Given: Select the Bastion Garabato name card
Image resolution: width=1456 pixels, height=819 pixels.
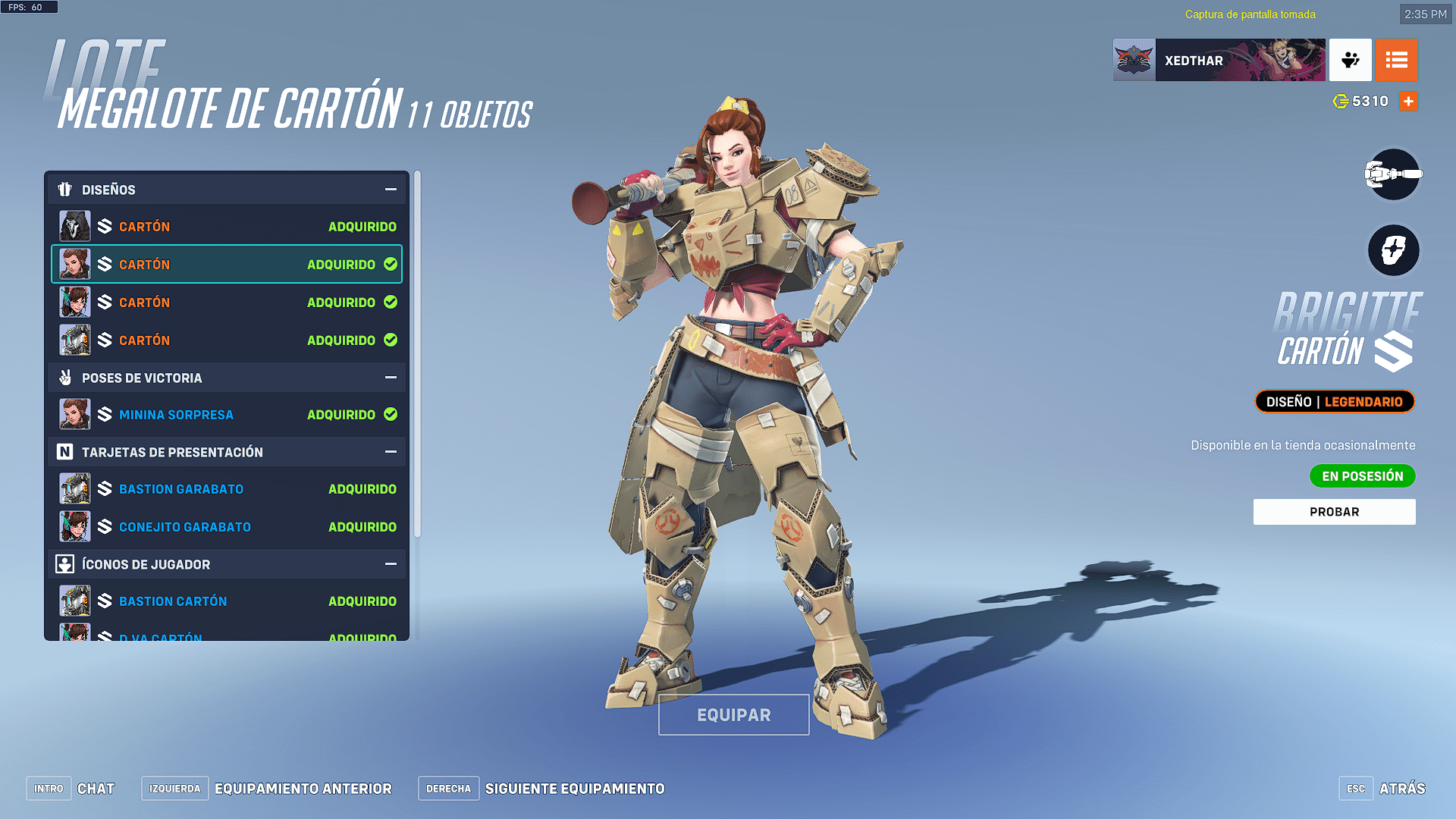Looking at the screenshot, I should click(227, 489).
